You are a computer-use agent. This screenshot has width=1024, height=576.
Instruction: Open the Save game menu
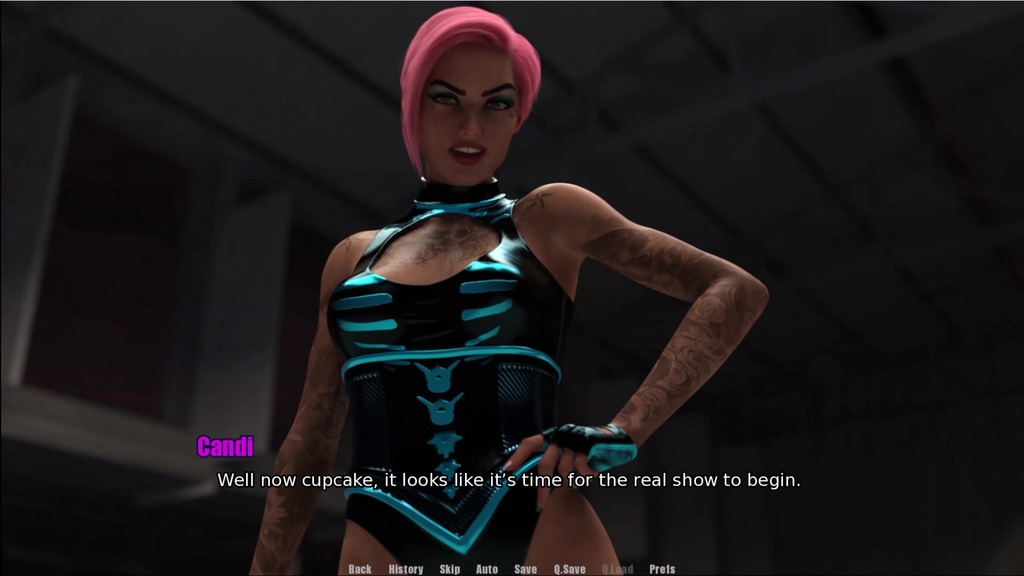tap(525, 569)
